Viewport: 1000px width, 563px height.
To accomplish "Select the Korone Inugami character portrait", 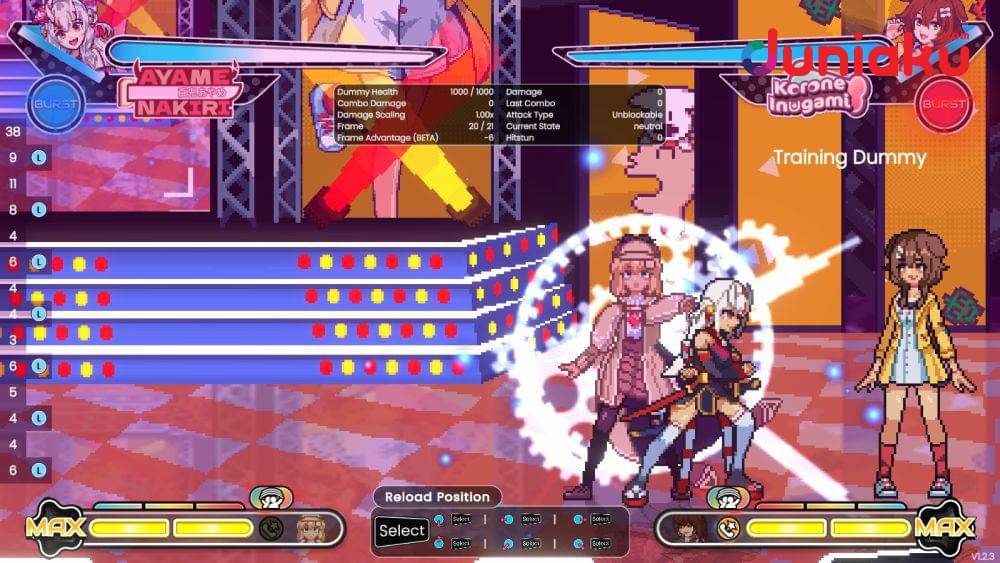I will pyautogui.click(x=935, y=28).
